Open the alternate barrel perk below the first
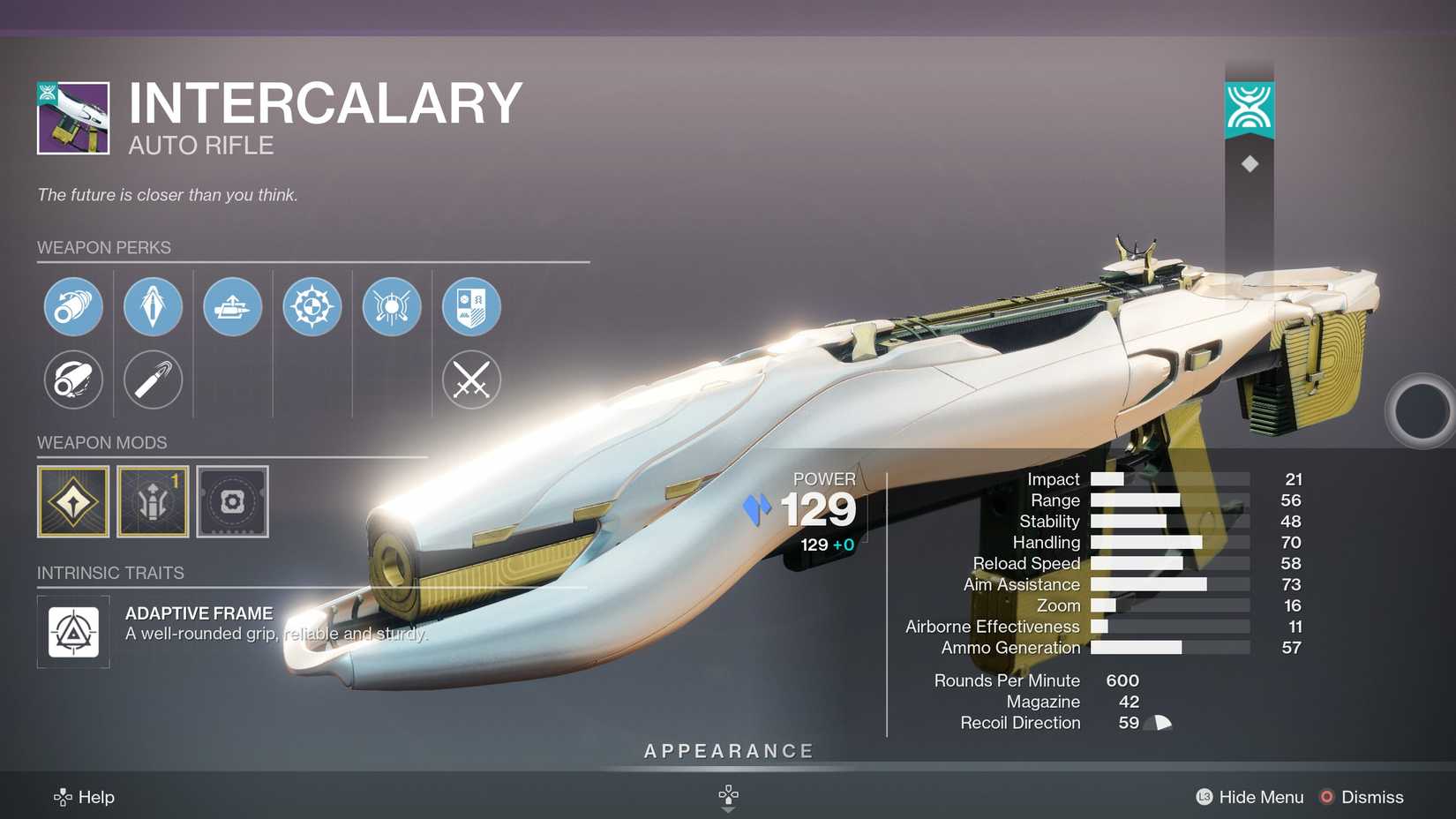The width and height of the screenshot is (1456, 819). click(x=73, y=380)
